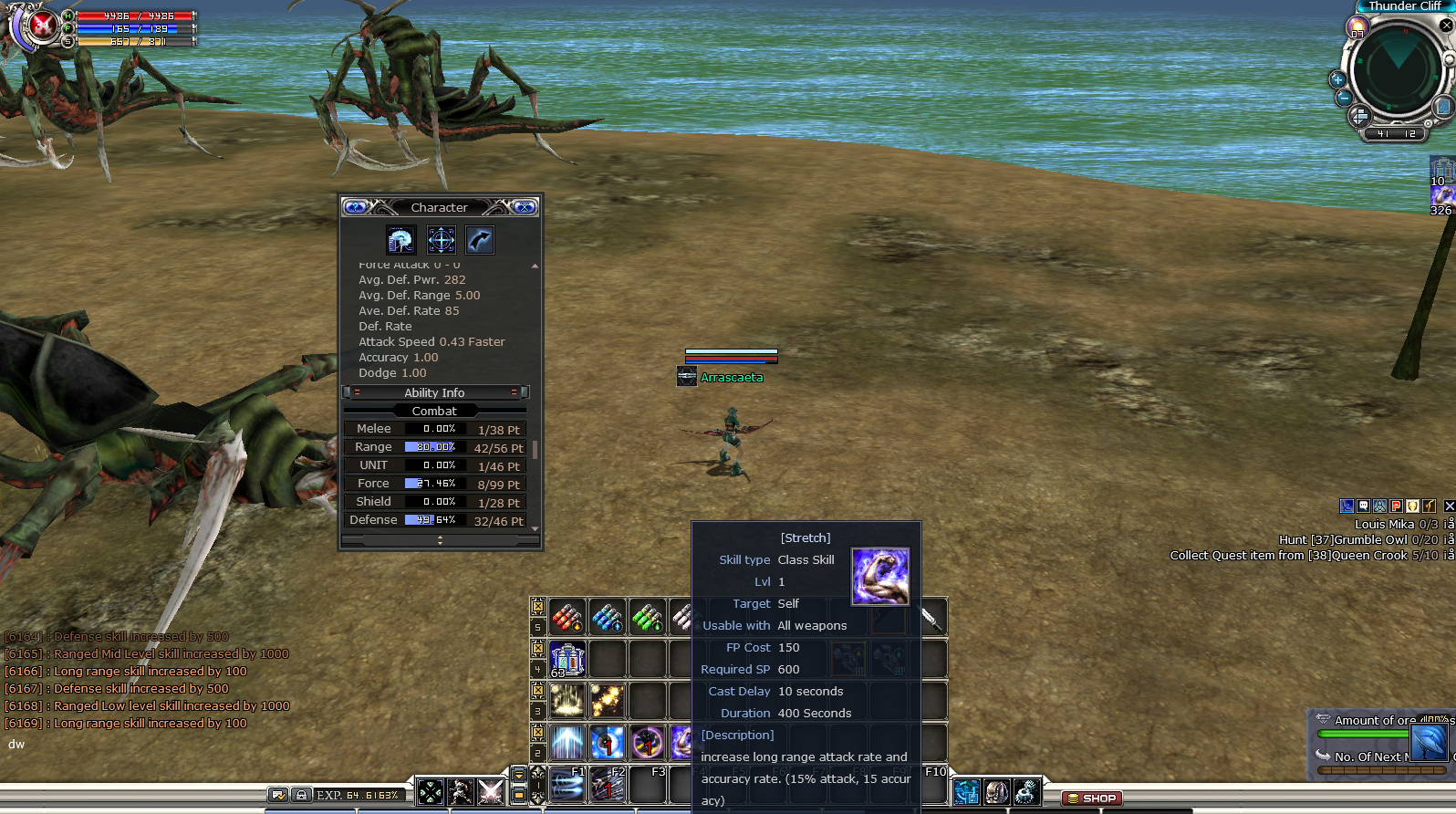The image size is (1456, 814).
Task: Close the quest tracker panel
Action: tap(1449, 506)
